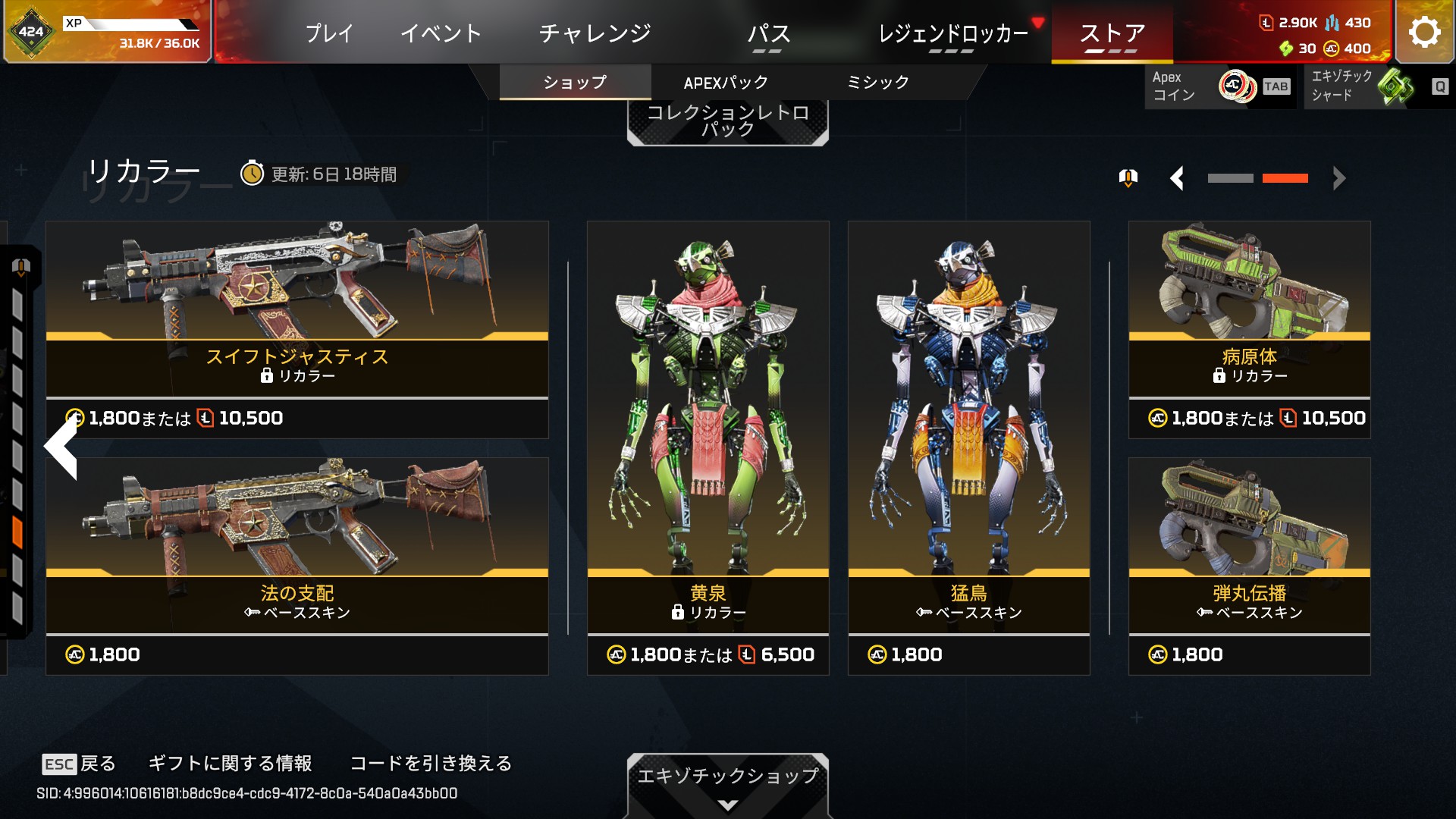Go to the previous recolor page arrow
Screen dimensions: 1456x819
pyautogui.click(x=1177, y=179)
